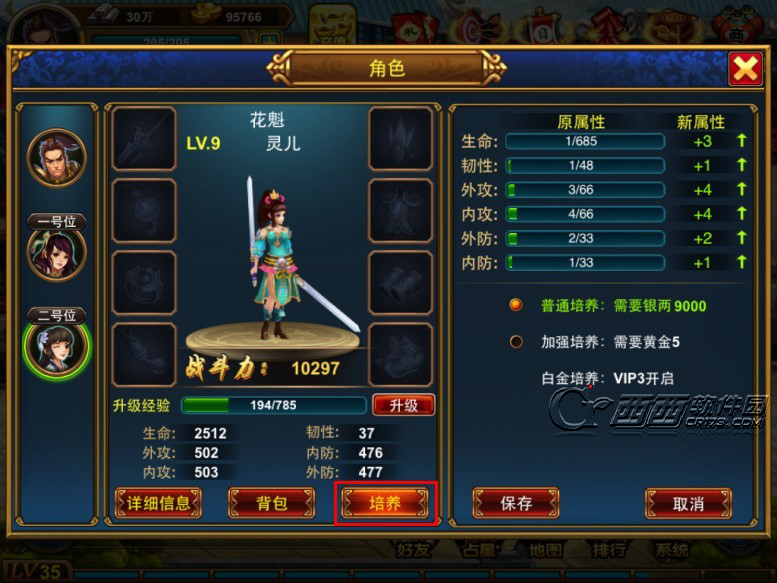Close the 角色 character panel
This screenshot has height=583, width=777.
click(x=745, y=69)
